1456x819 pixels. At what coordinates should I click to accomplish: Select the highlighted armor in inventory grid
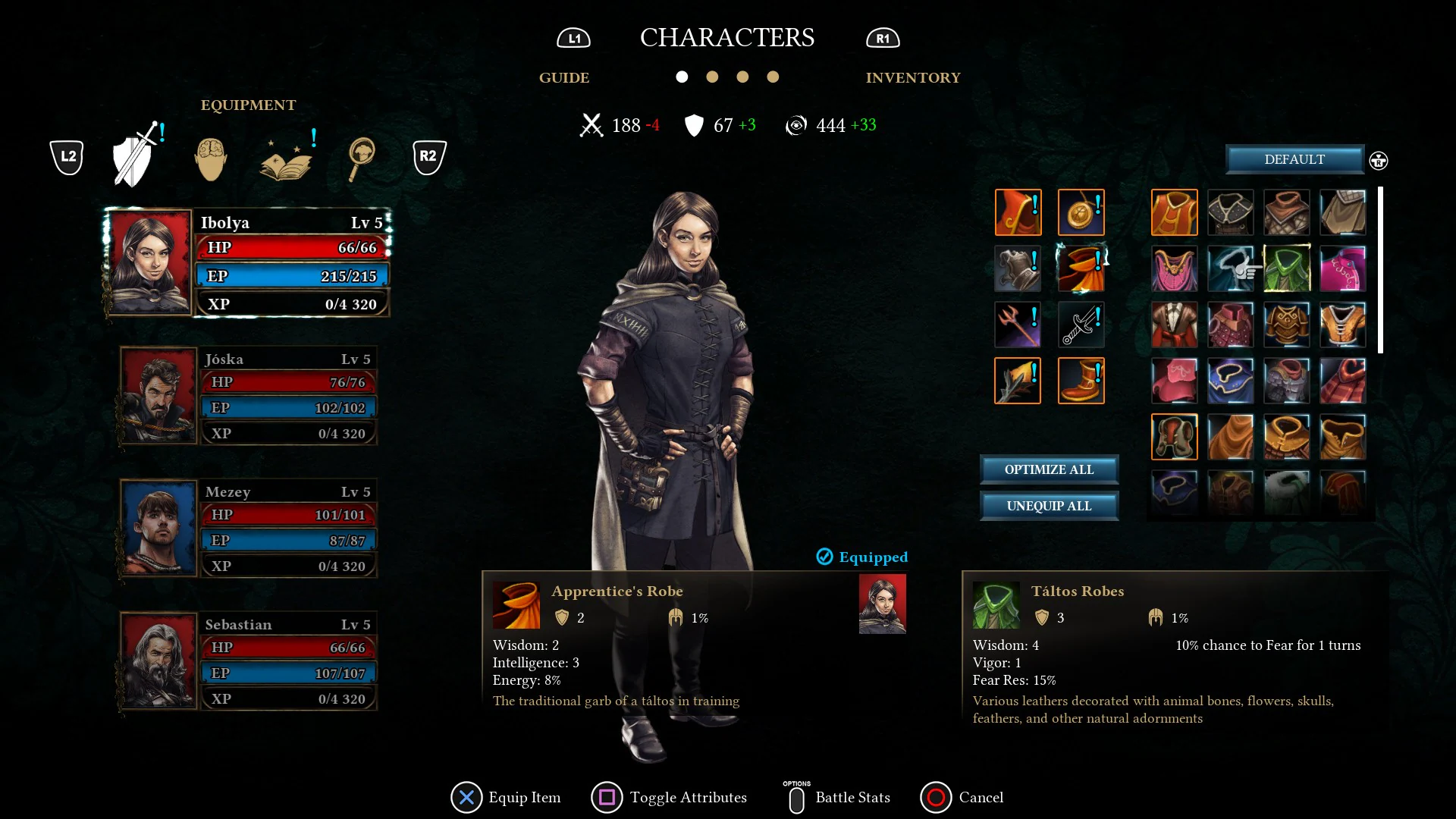coord(1175,213)
